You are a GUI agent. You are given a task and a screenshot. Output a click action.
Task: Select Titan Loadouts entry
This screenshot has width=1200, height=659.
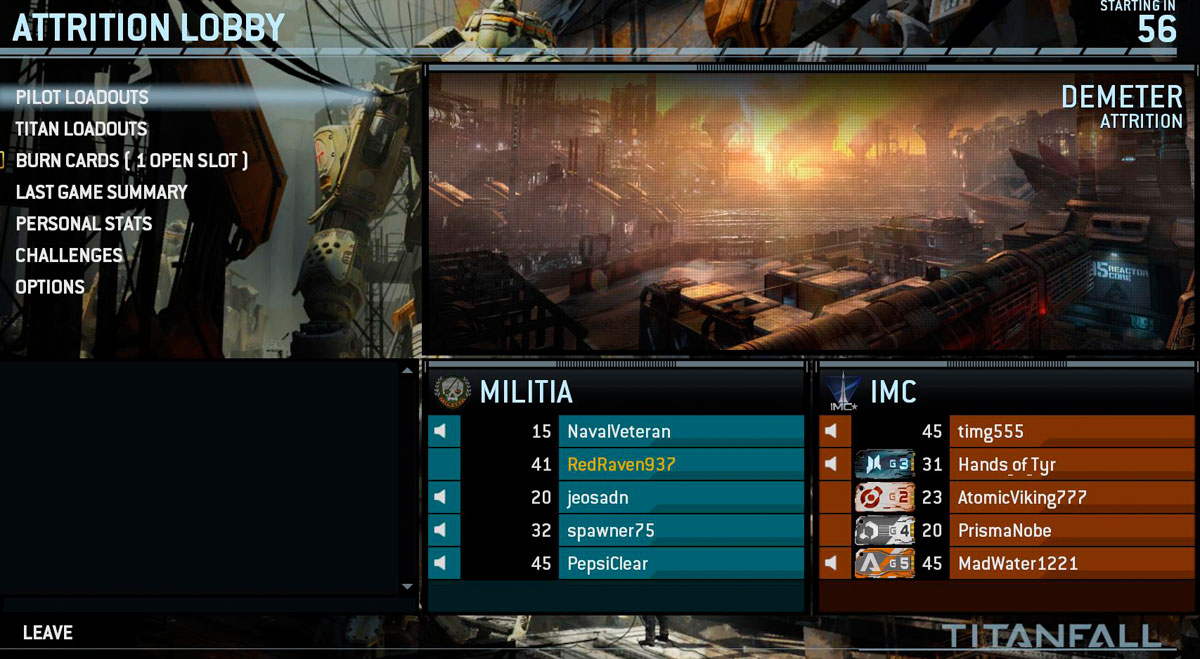pyautogui.click(x=81, y=129)
